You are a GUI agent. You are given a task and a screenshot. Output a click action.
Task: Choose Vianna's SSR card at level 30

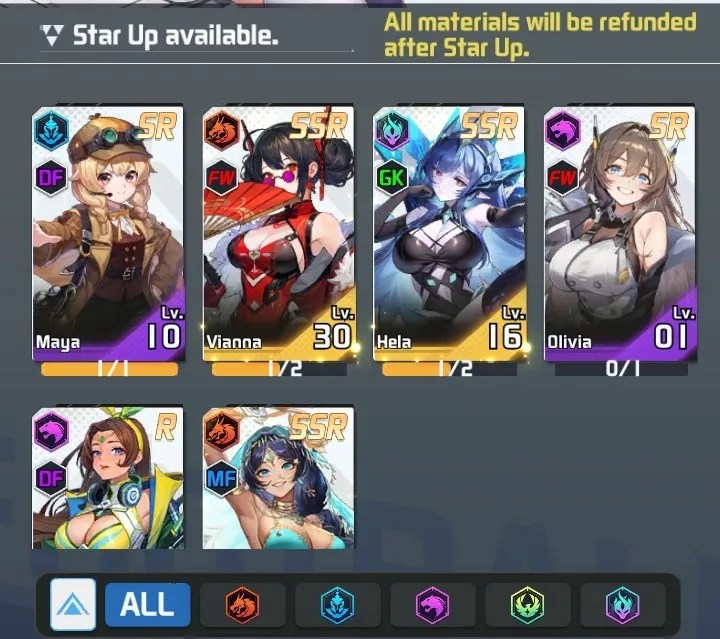pos(279,232)
